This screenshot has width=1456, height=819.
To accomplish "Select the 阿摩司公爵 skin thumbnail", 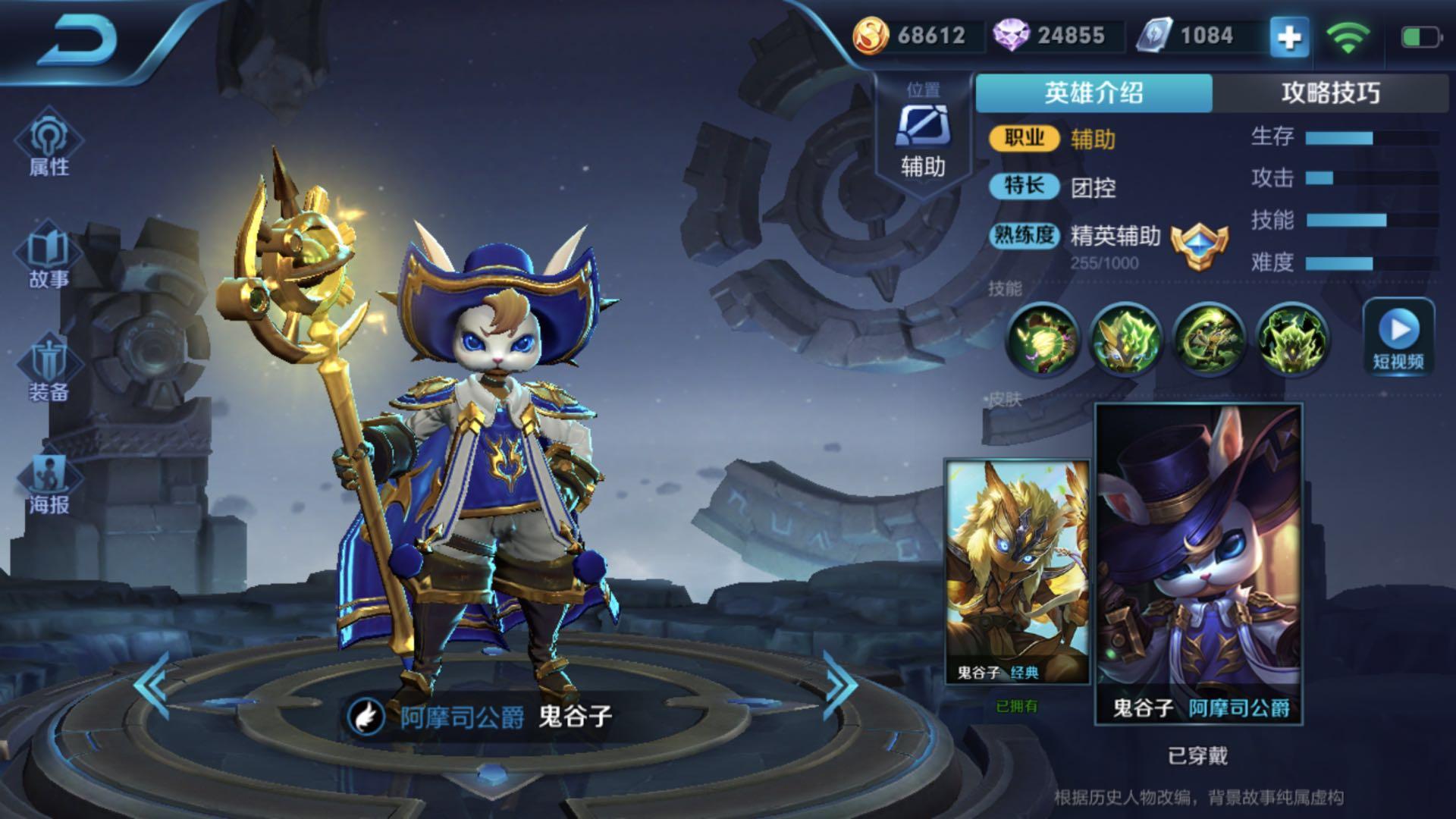I will coord(1198,563).
